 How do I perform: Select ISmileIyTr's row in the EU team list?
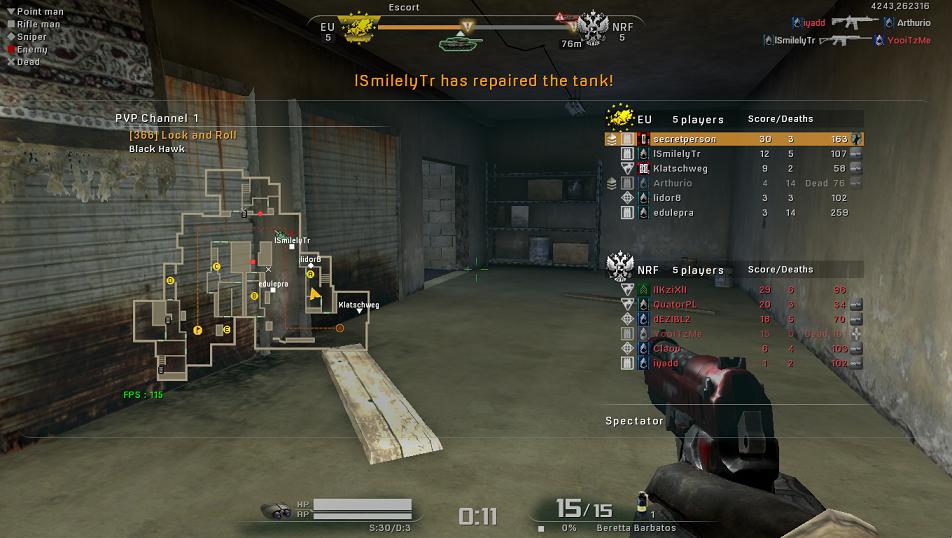(x=733, y=154)
